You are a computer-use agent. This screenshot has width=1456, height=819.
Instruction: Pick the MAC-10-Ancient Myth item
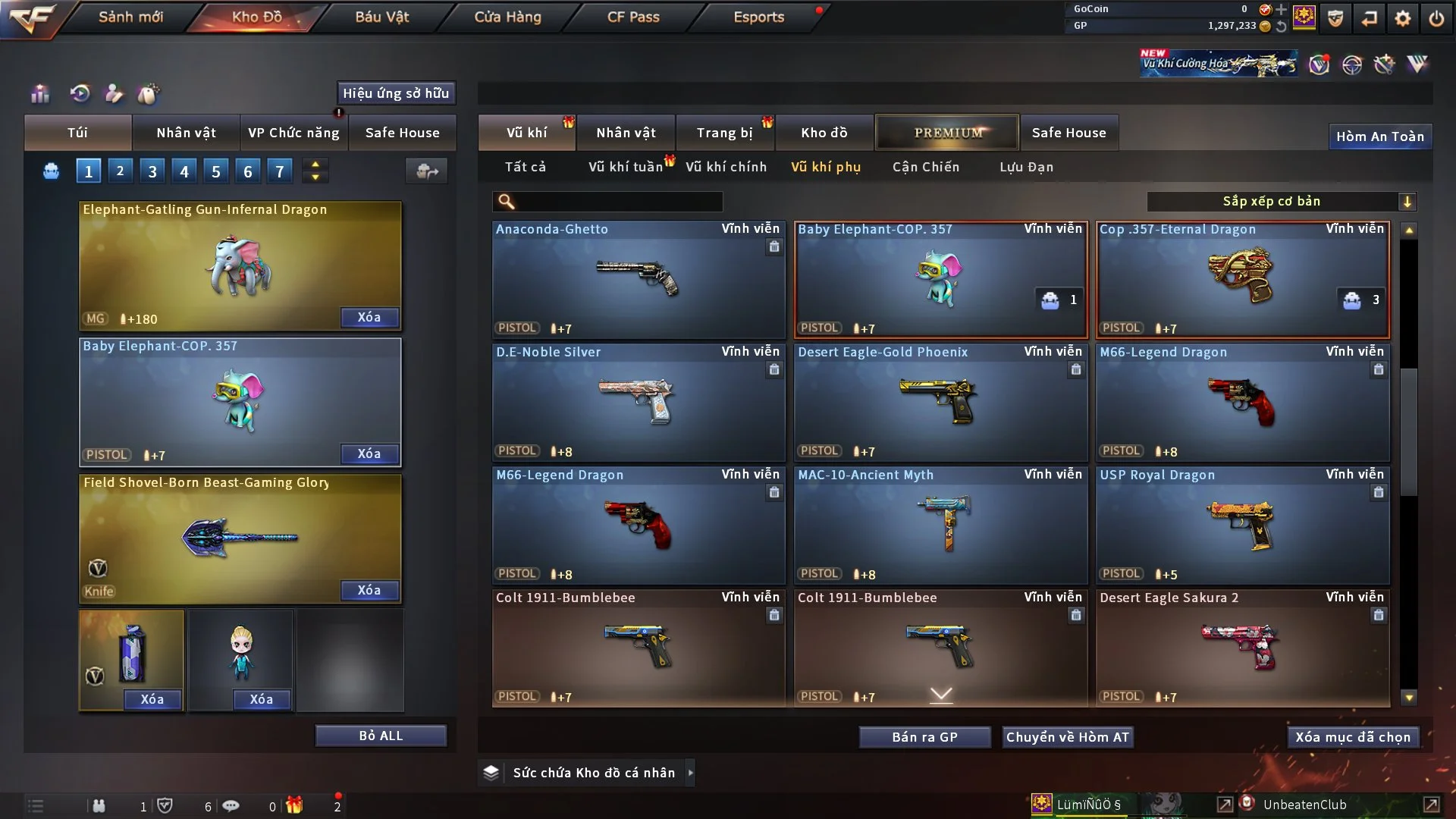tap(940, 525)
